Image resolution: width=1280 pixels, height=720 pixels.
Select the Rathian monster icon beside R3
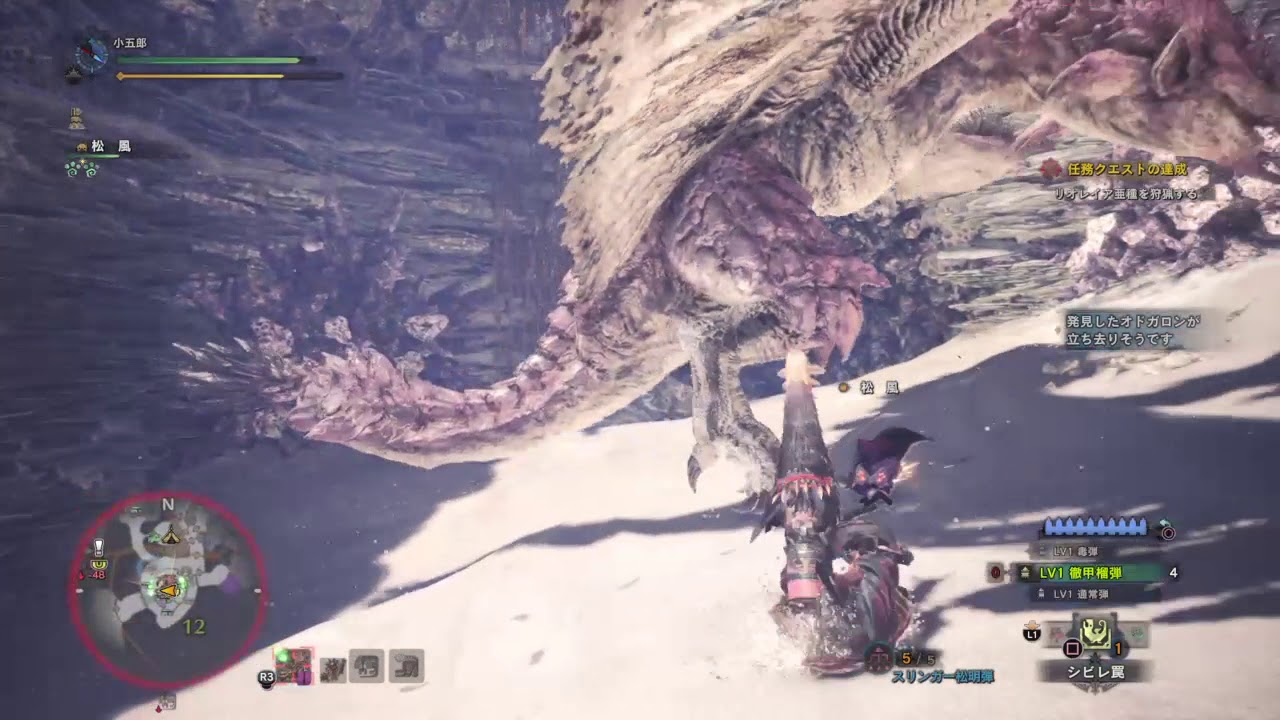click(x=294, y=665)
